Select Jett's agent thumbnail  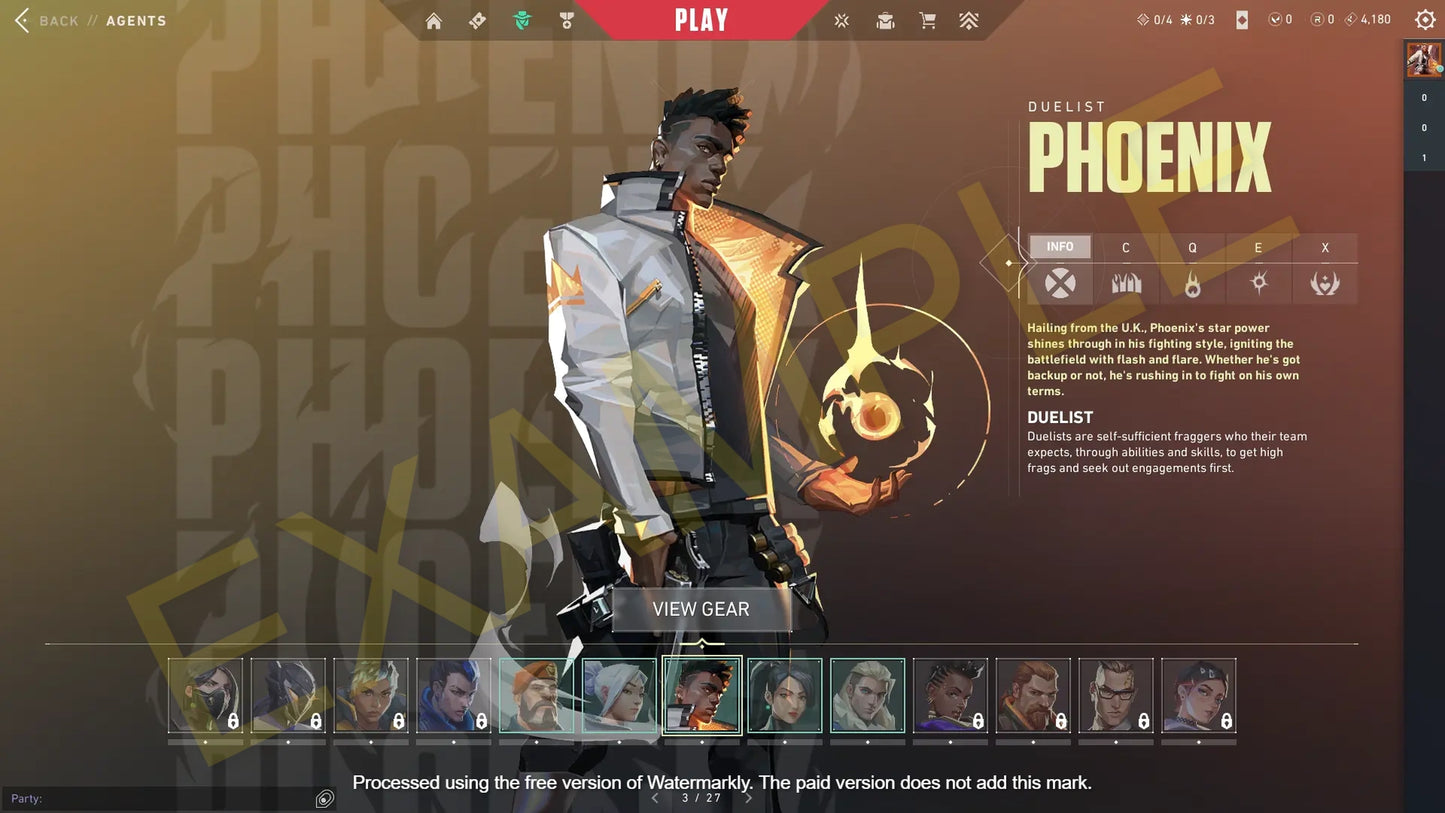(x=619, y=697)
